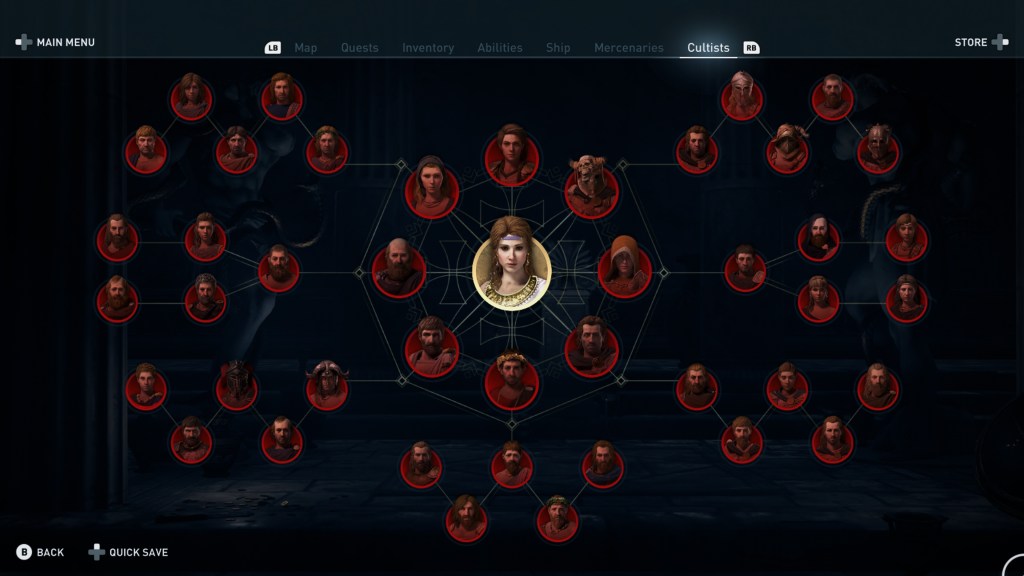The height and width of the screenshot is (576, 1024).
Task: Select the Ship tab
Action: (558, 48)
